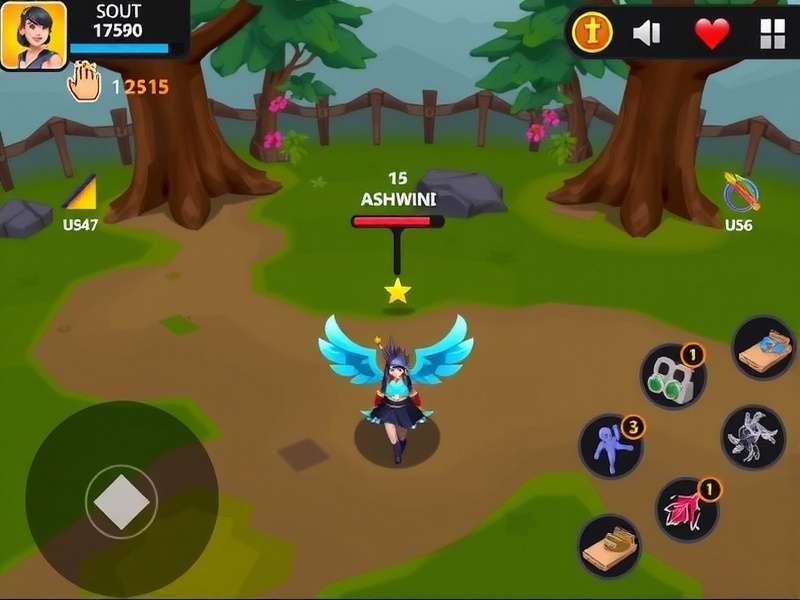Image resolution: width=800 pixels, height=600 pixels.
Task: Select the US47 yellow triangle icon
Action: [80, 192]
